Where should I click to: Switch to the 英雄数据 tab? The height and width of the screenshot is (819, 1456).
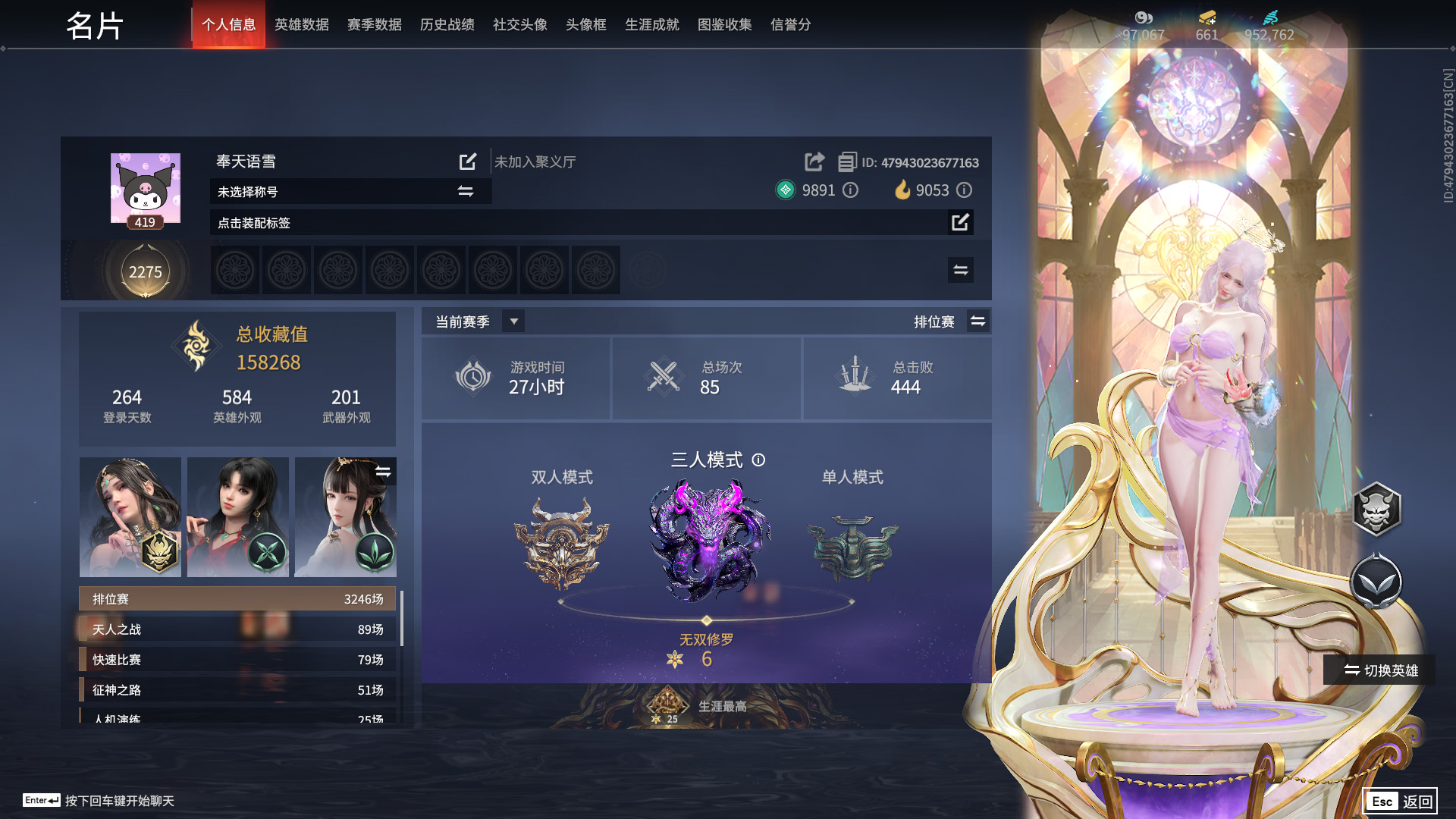coord(301,24)
